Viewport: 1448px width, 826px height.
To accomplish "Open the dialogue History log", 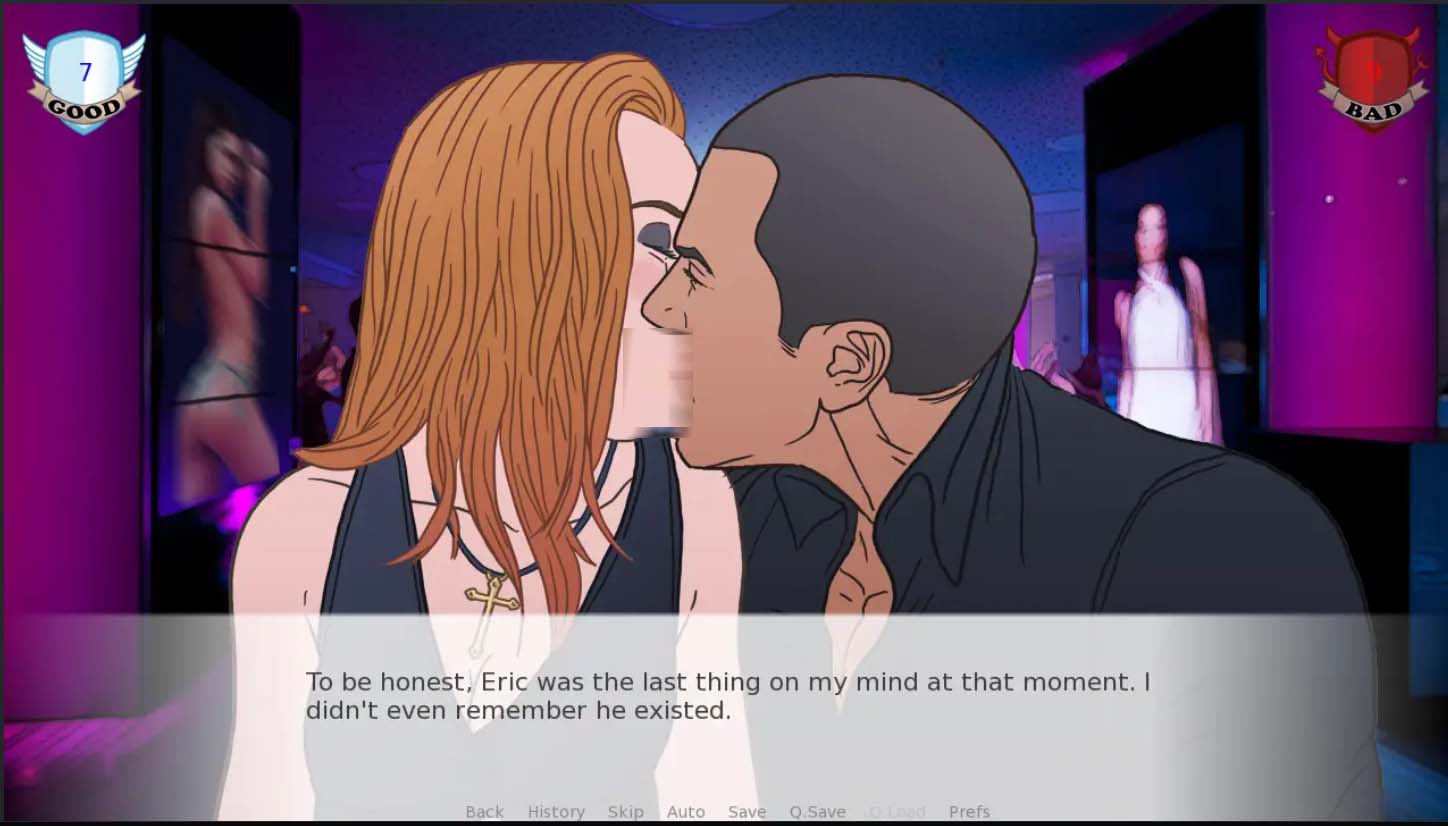I will [556, 812].
